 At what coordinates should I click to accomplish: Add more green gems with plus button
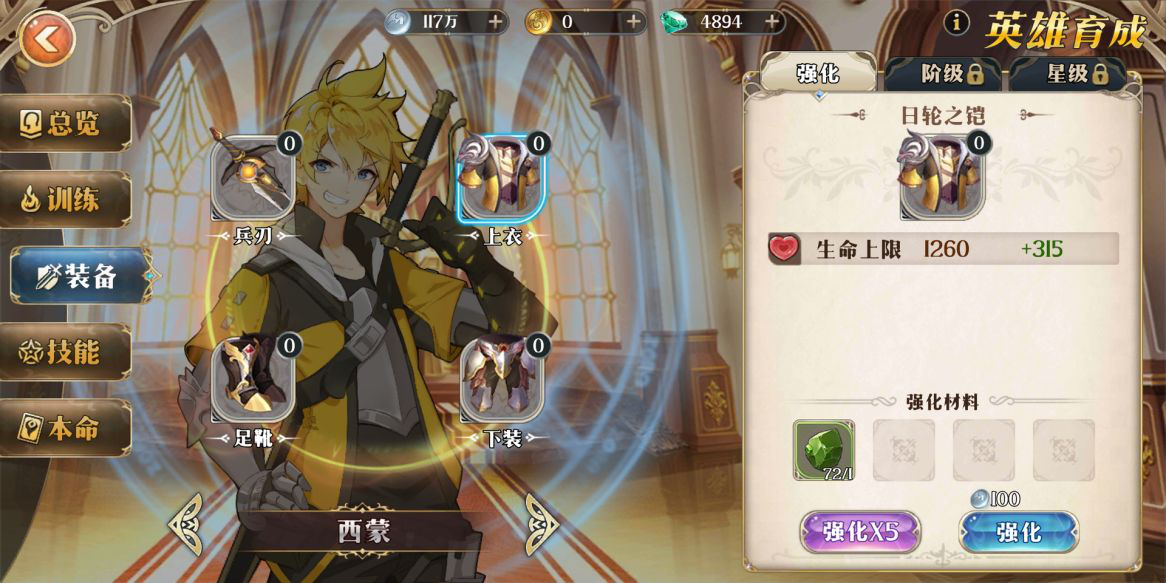(x=771, y=21)
